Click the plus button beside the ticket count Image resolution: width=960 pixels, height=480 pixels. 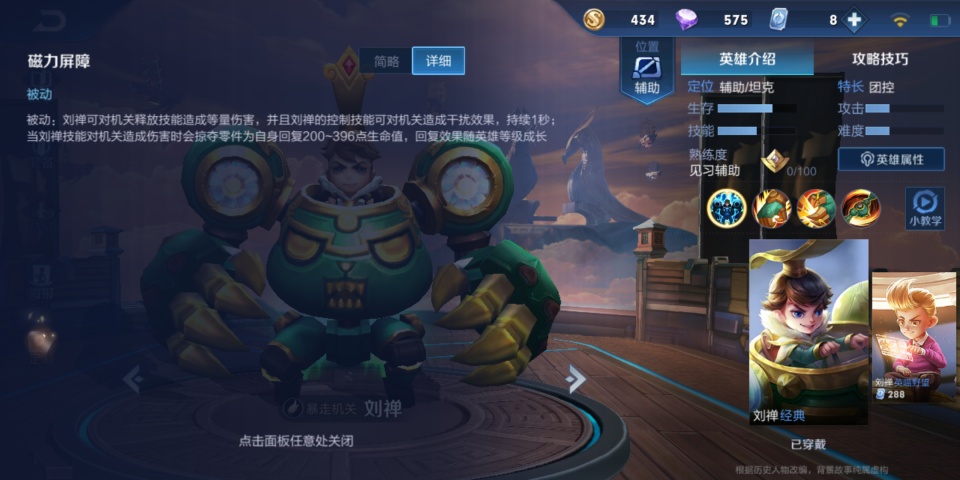[x=854, y=20]
